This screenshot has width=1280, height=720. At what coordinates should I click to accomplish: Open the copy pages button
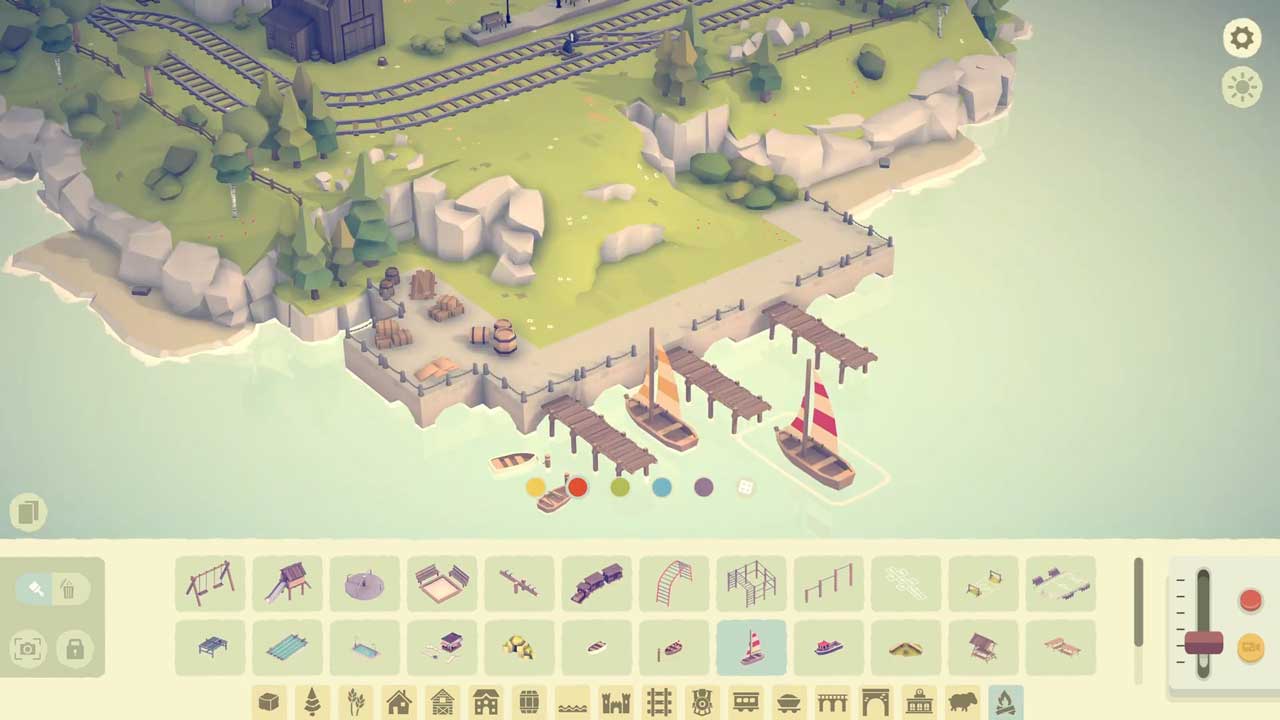[x=28, y=513]
